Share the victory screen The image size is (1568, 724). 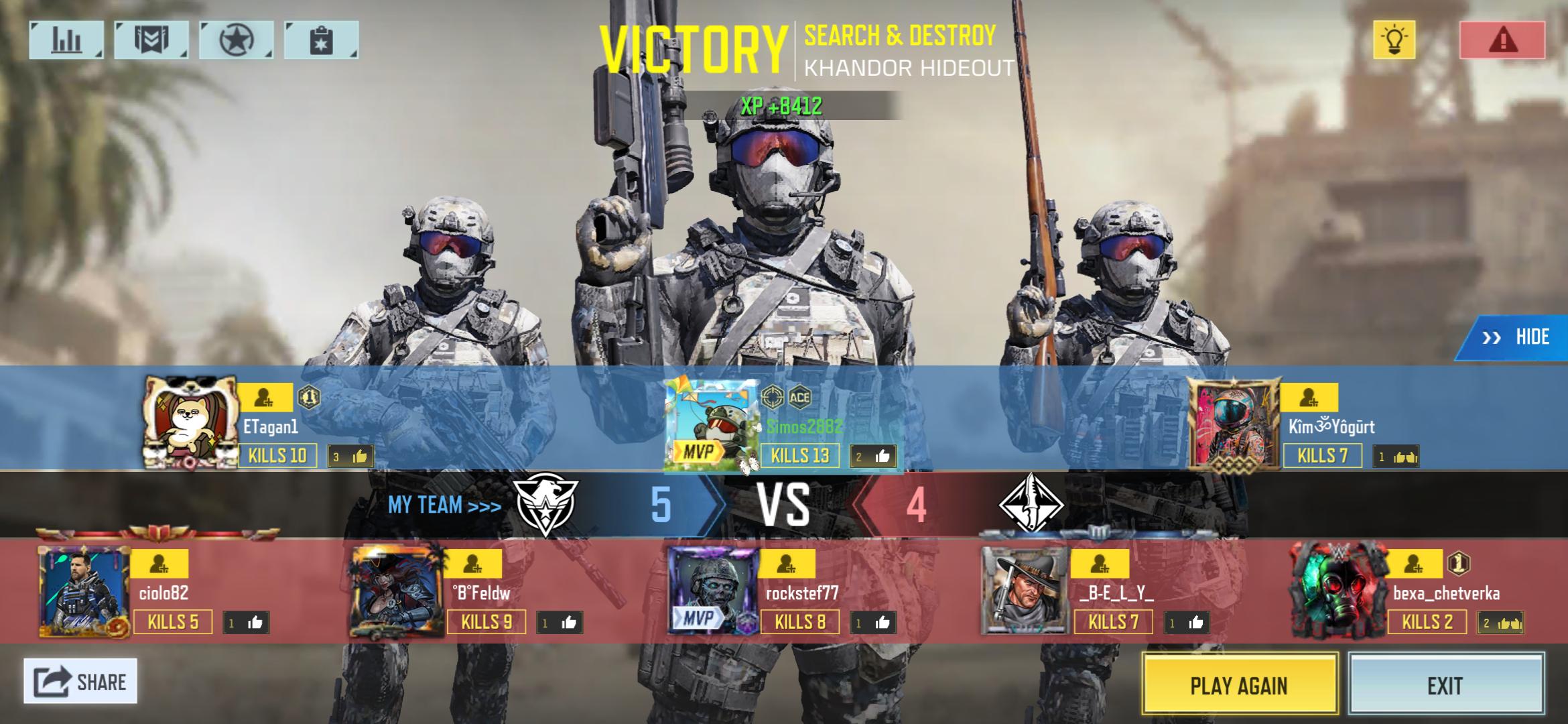click(x=80, y=681)
